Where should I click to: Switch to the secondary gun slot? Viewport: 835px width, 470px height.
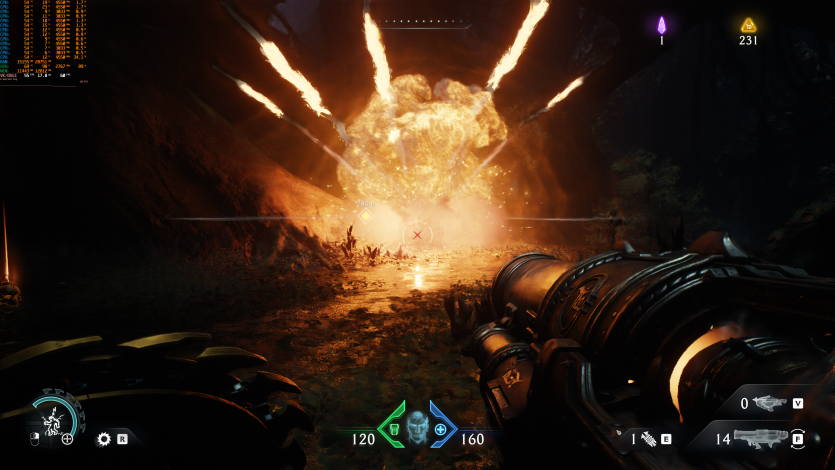pyautogui.click(x=770, y=403)
